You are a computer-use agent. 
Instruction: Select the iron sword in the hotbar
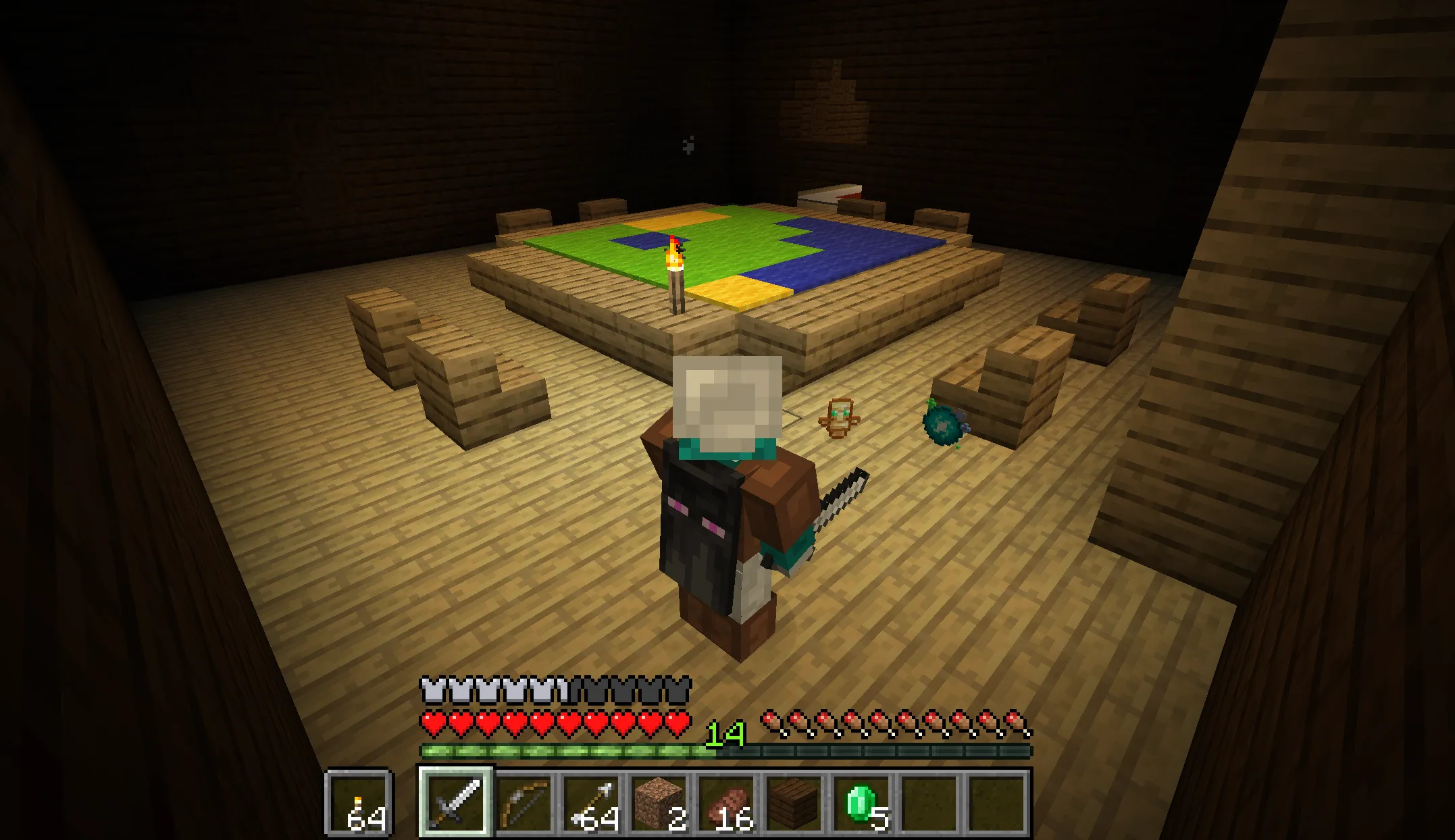[457, 798]
